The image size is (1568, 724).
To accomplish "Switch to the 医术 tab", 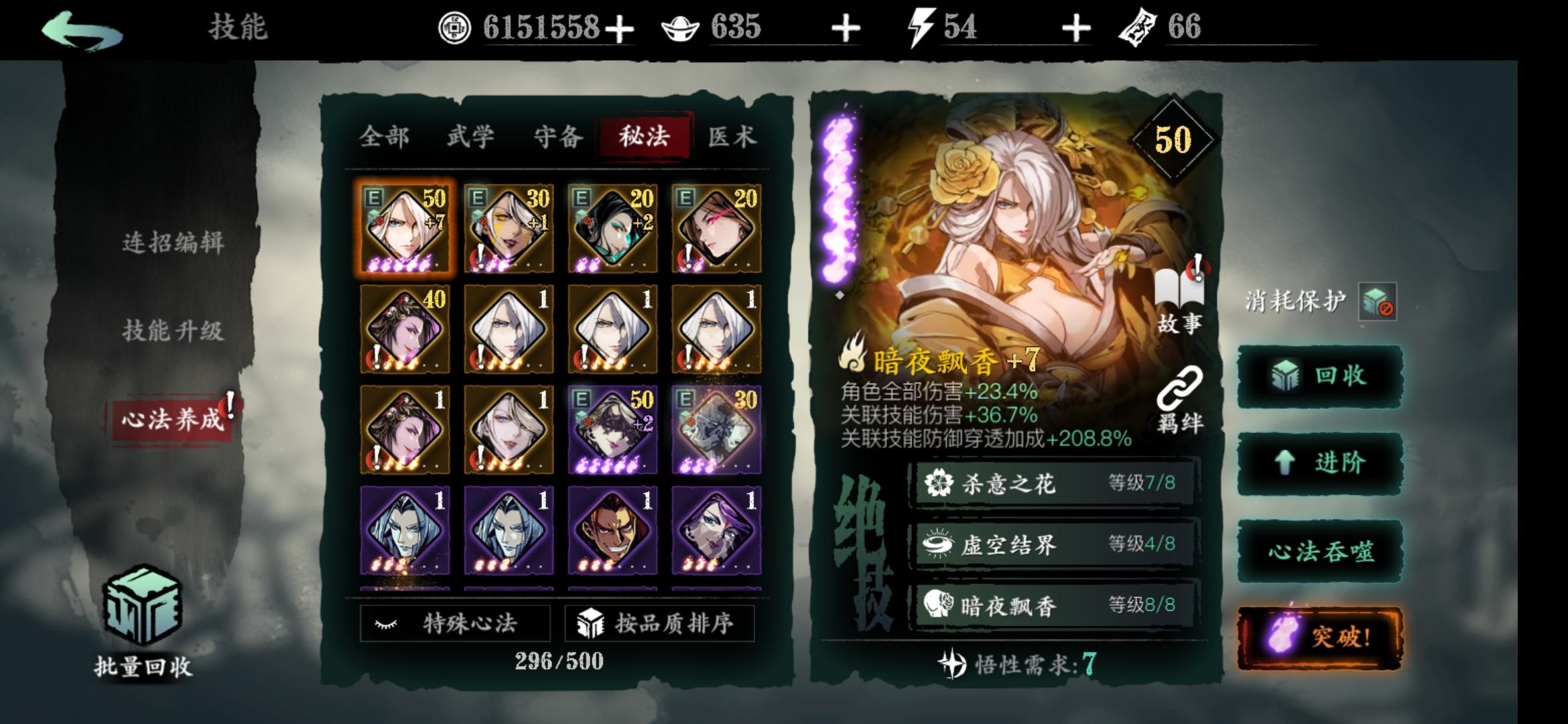I will click(x=734, y=136).
